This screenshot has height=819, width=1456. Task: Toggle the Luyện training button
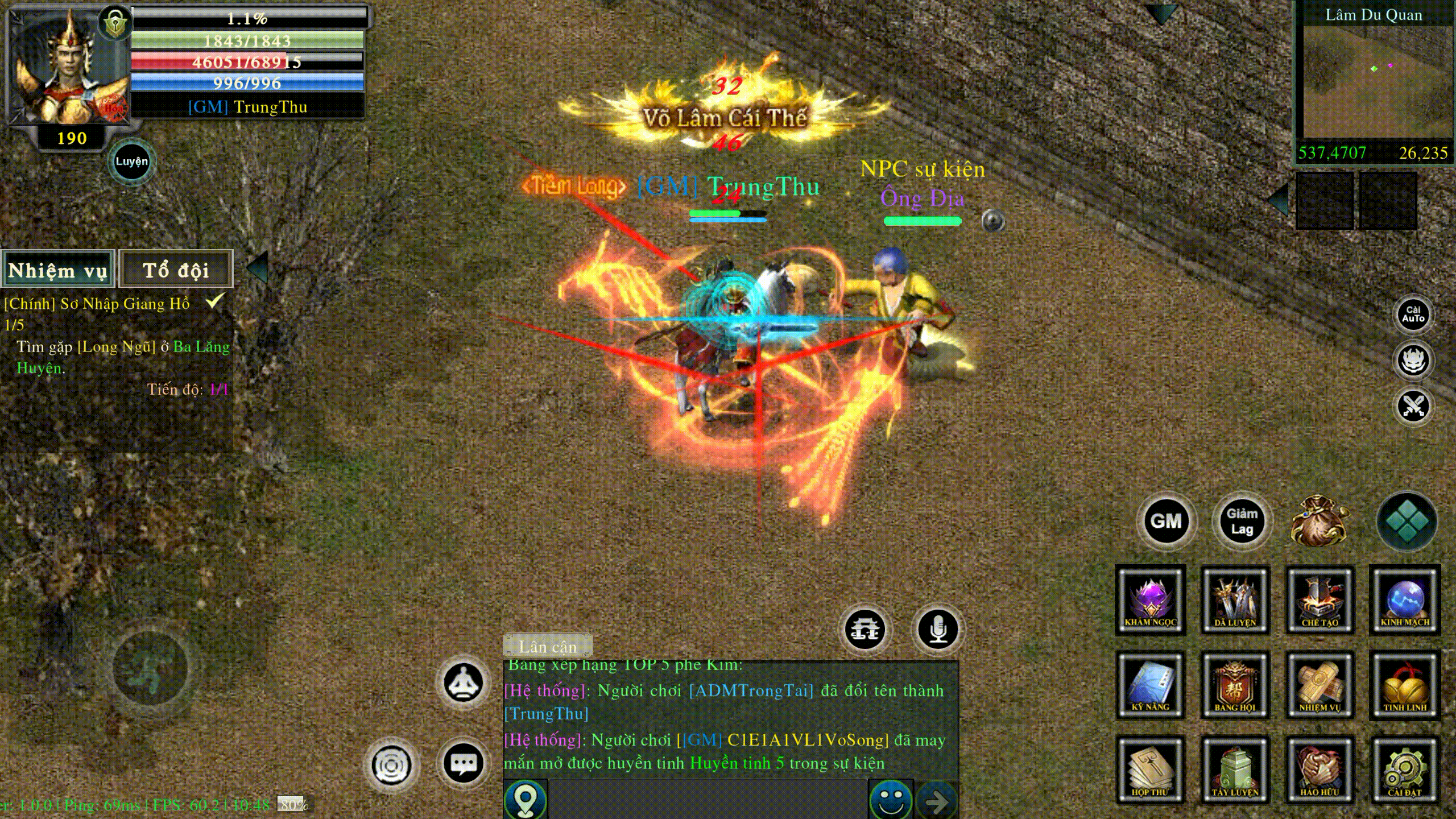(x=131, y=162)
